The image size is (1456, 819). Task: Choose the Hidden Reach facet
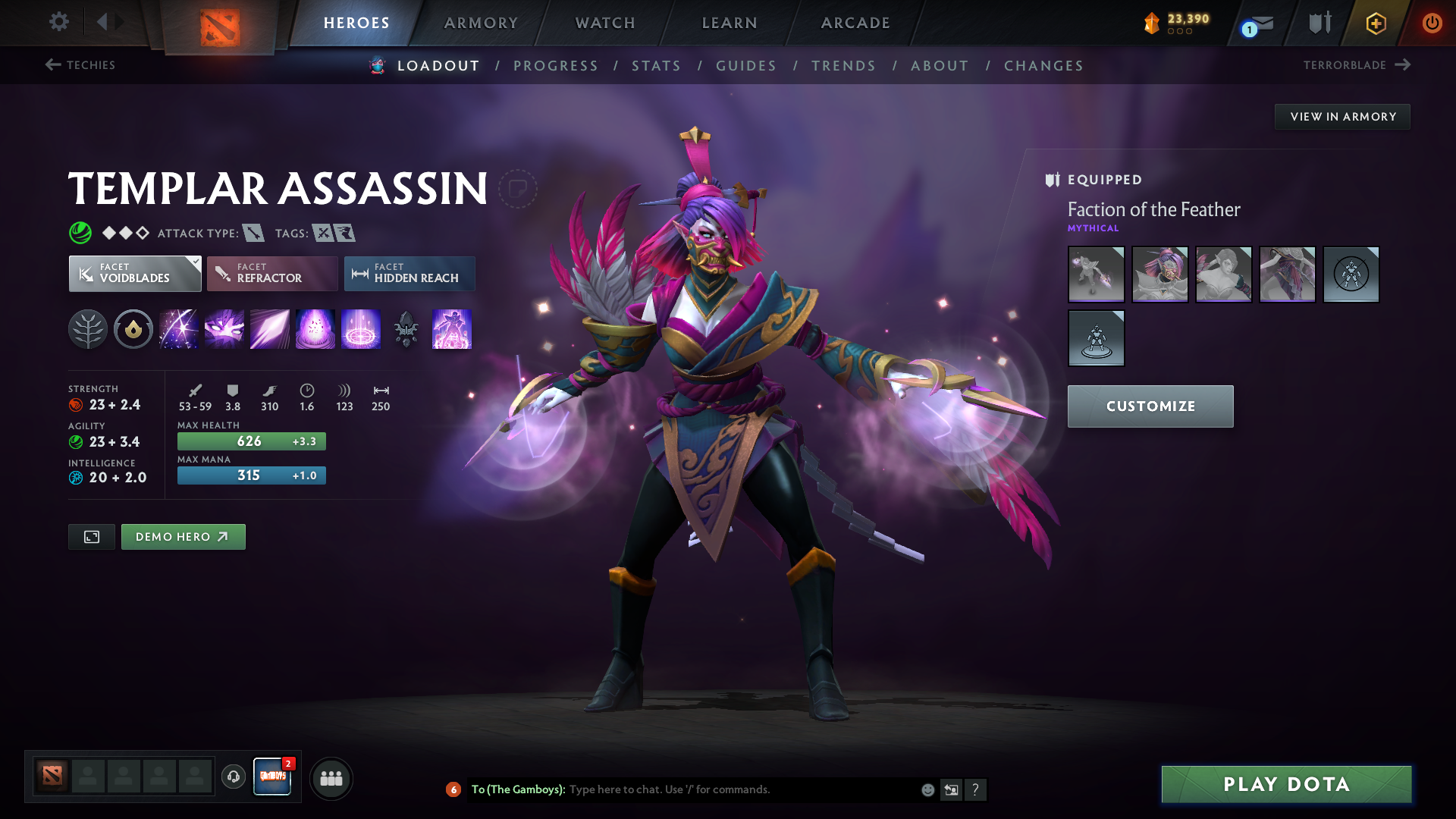(409, 274)
